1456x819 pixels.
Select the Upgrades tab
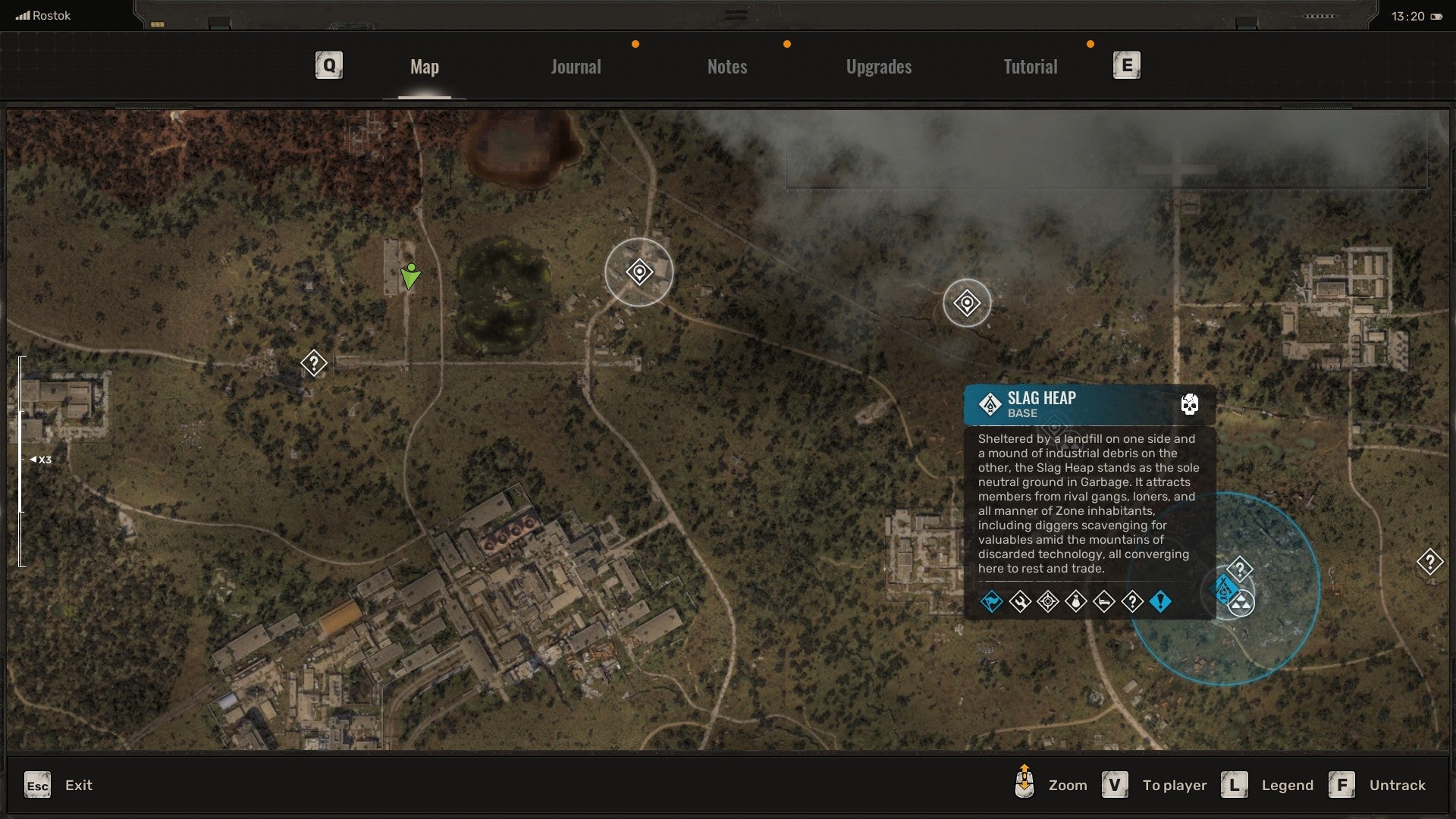878,67
